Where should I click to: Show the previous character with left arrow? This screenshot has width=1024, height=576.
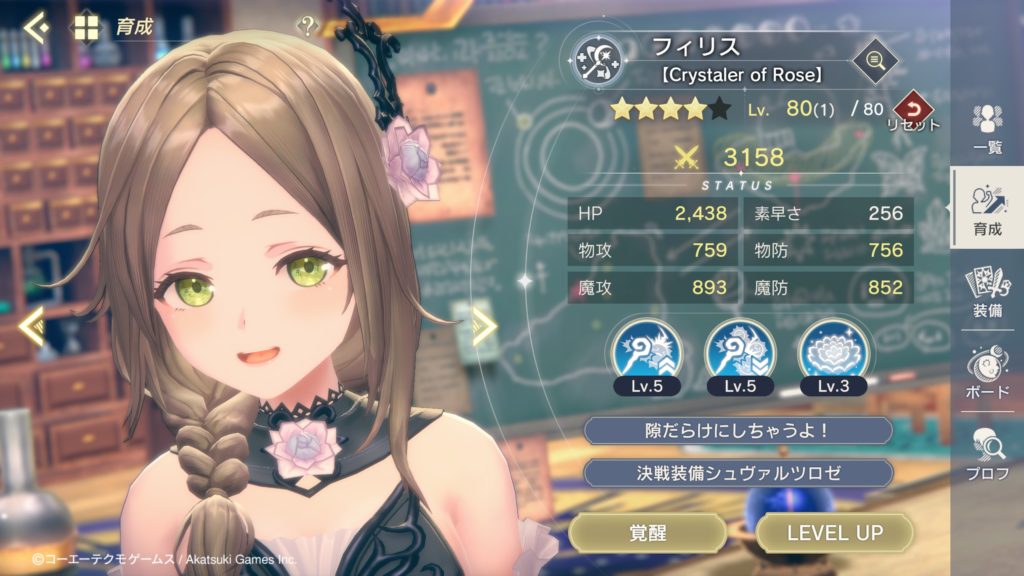coord(31,325)
